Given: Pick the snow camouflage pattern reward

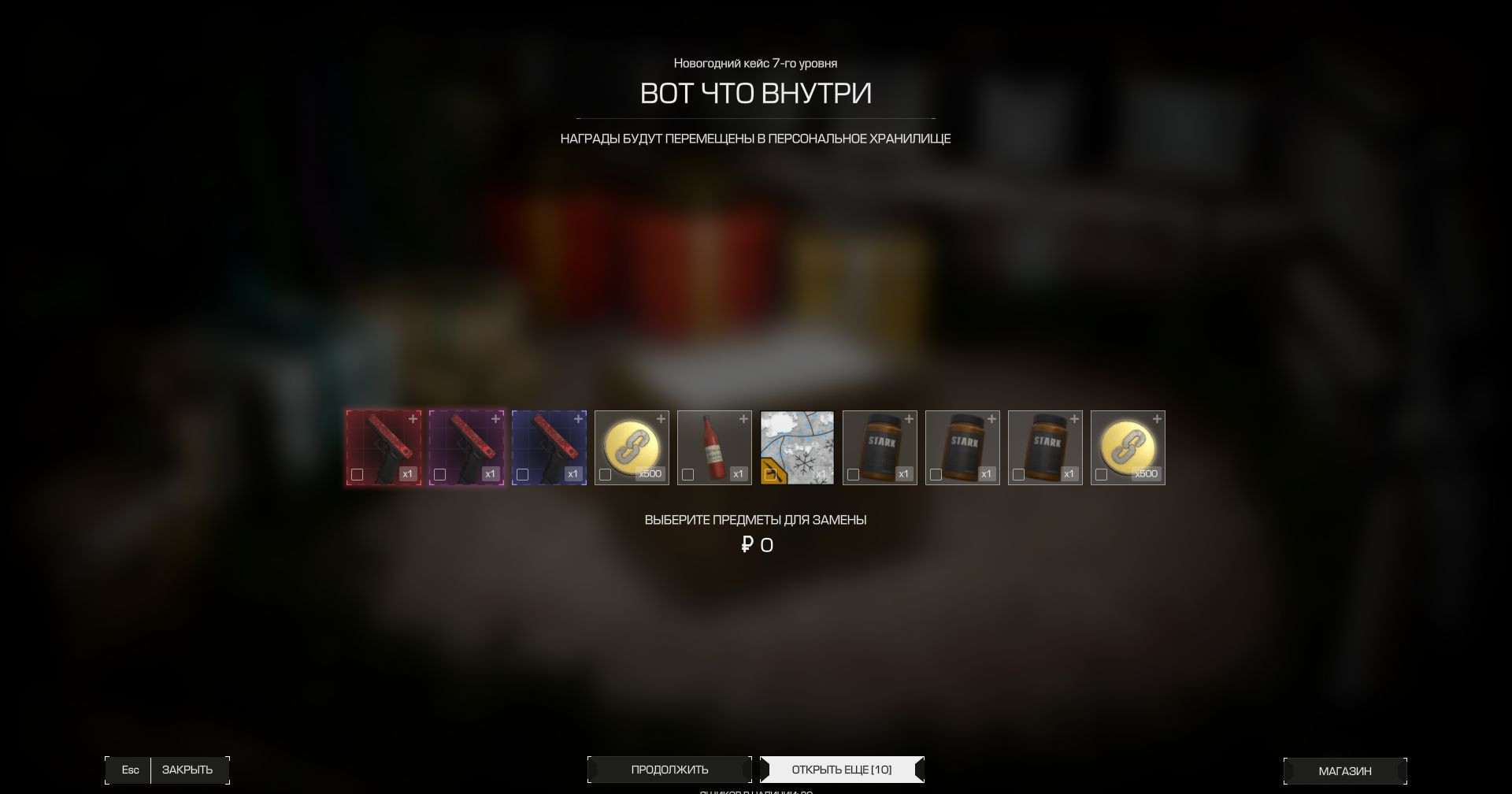Looking at the screenshot, I should 797,447.
